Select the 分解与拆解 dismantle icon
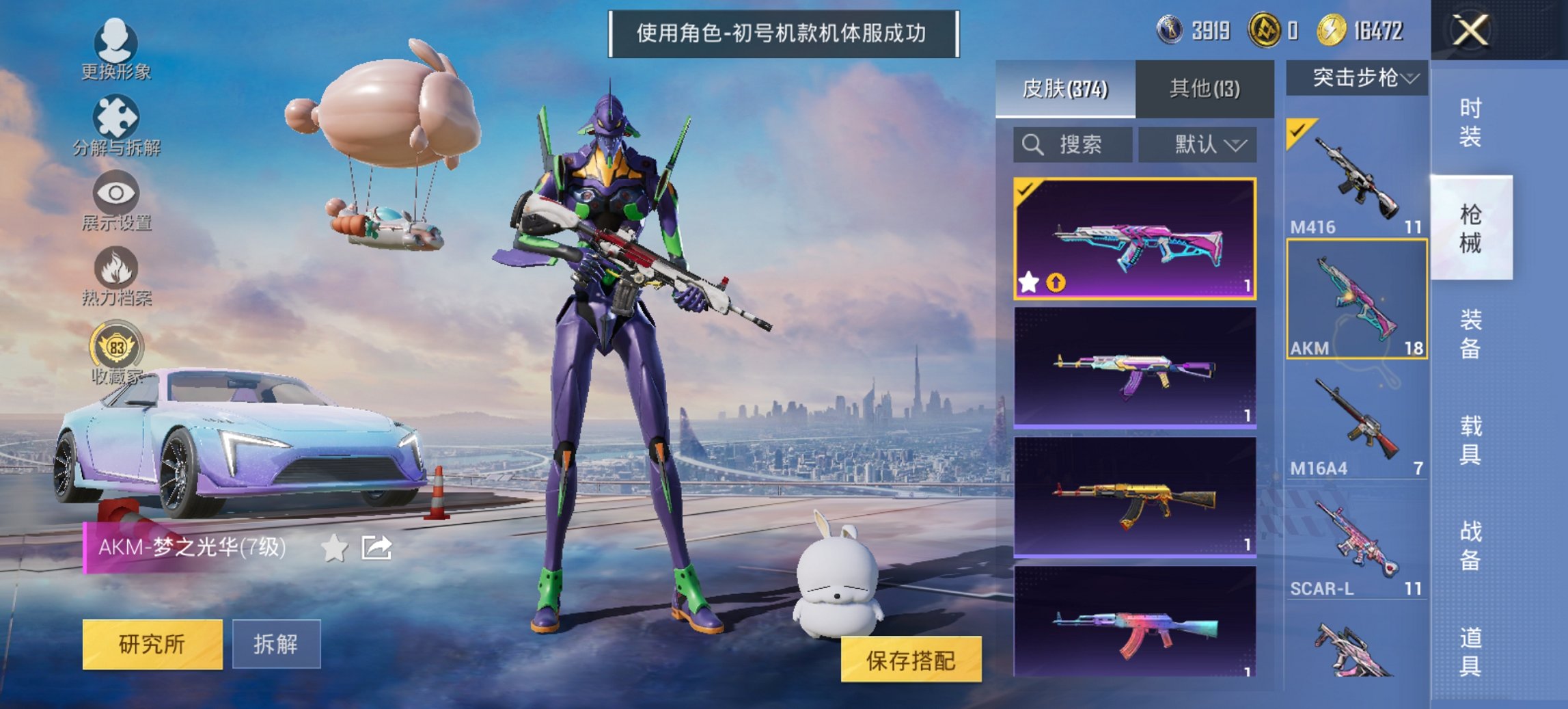Image resolution: width=1568 pixels, height=709 pixels. pyautogui.click(x=115, y=116)
